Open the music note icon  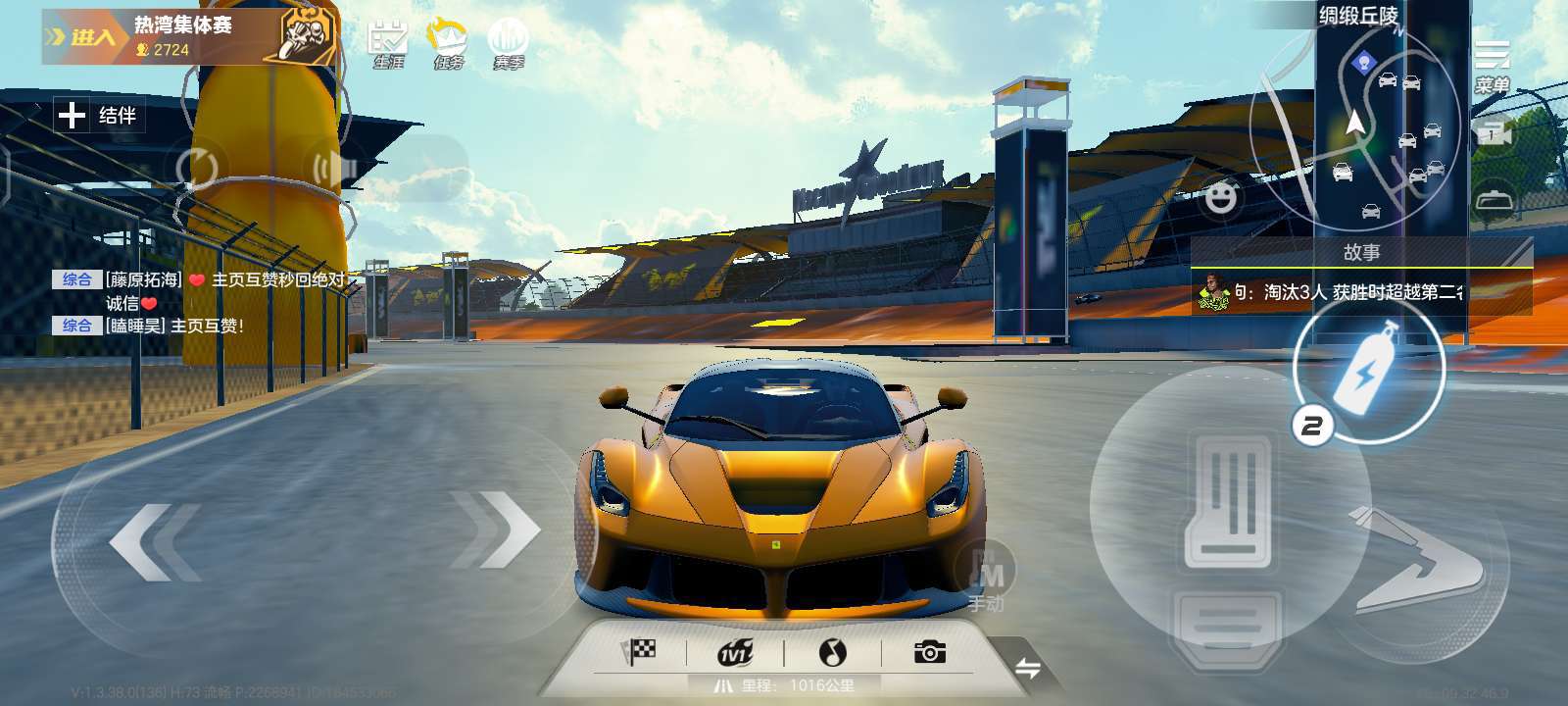832,652
